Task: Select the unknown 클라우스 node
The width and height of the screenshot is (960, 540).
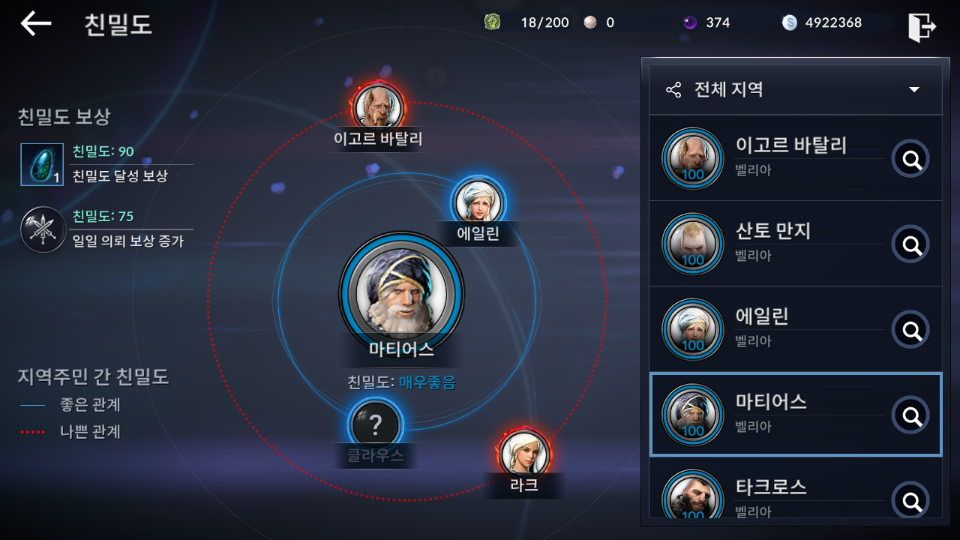Action: pos(375,426)
